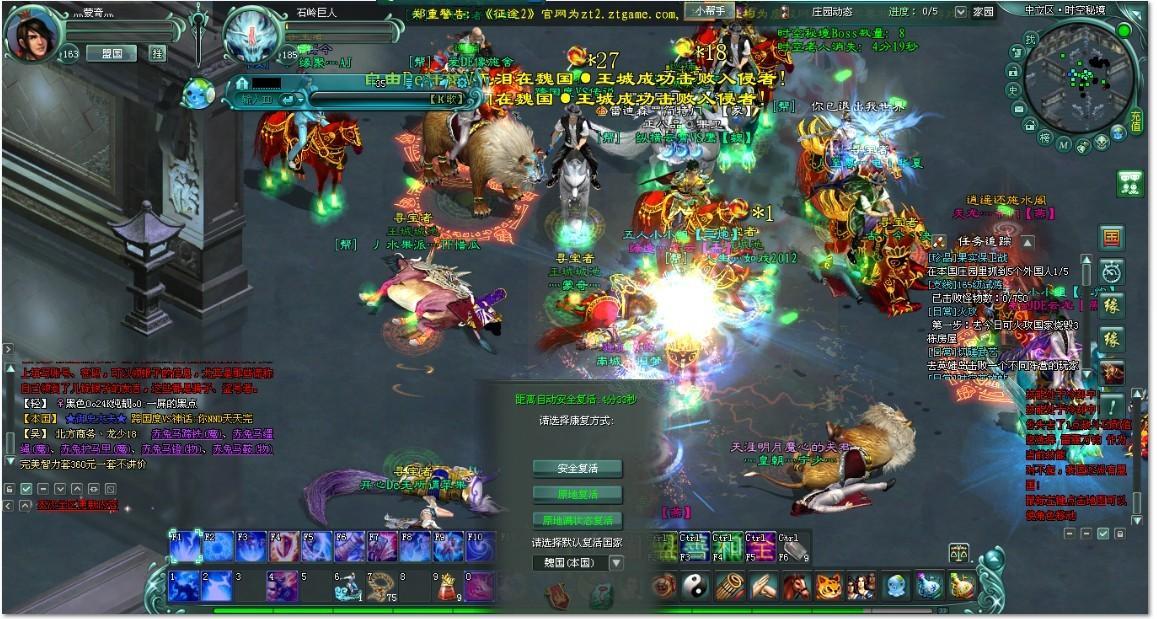Click the 充值 recharge button
This screenshot has width=1157, height=619.
(x=1136, y=123)
